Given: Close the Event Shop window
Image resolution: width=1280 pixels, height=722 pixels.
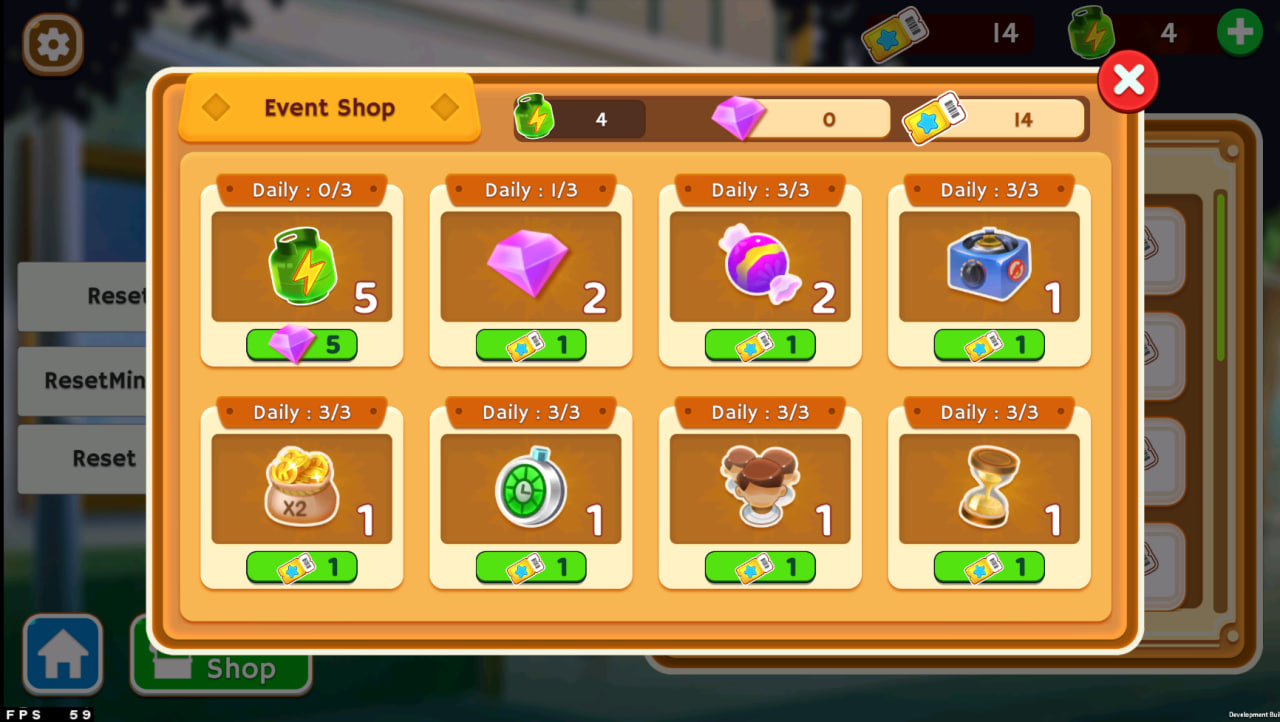Looking at the screenshot, I should [x=1128, y=81].
